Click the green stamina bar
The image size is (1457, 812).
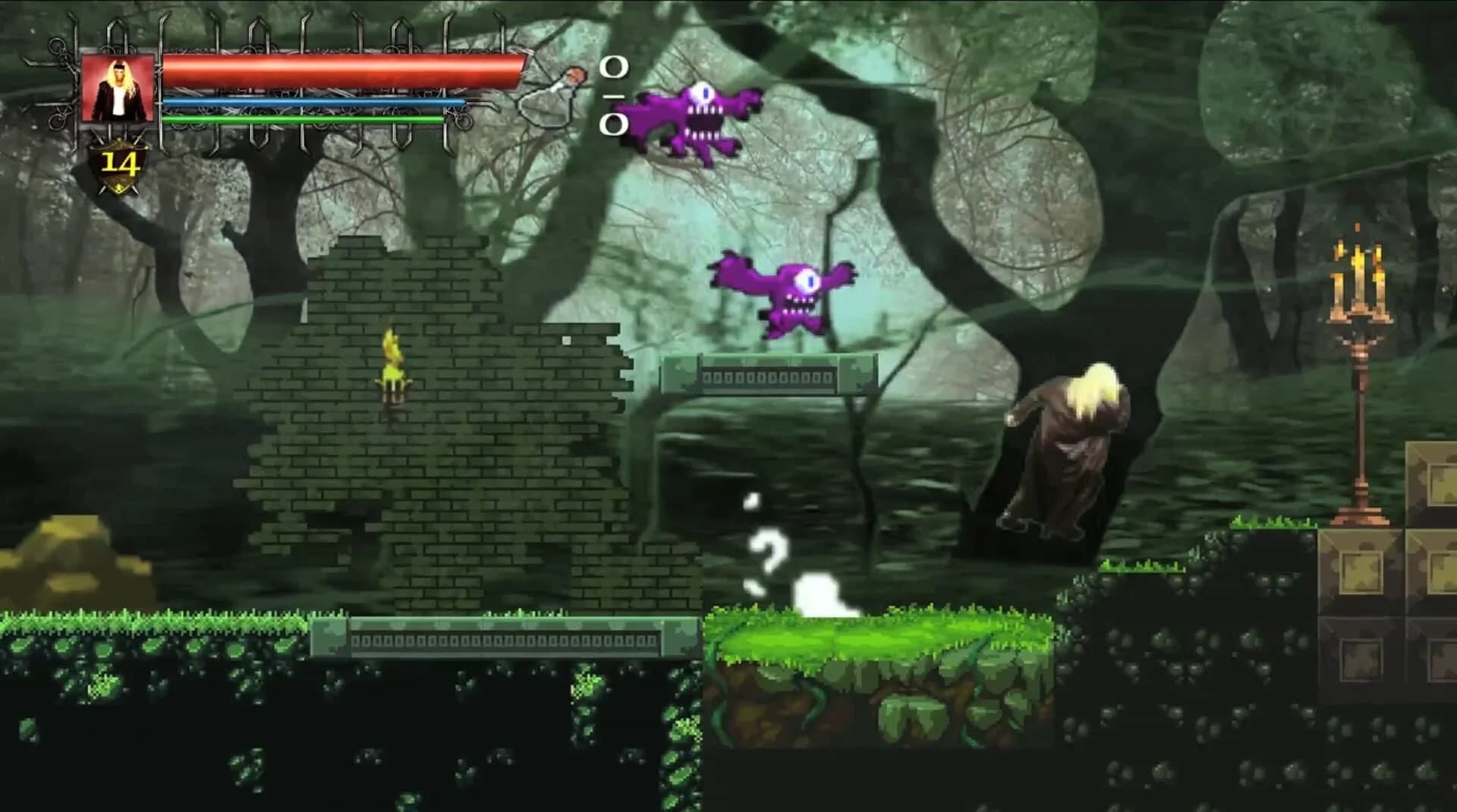[304, 120]
